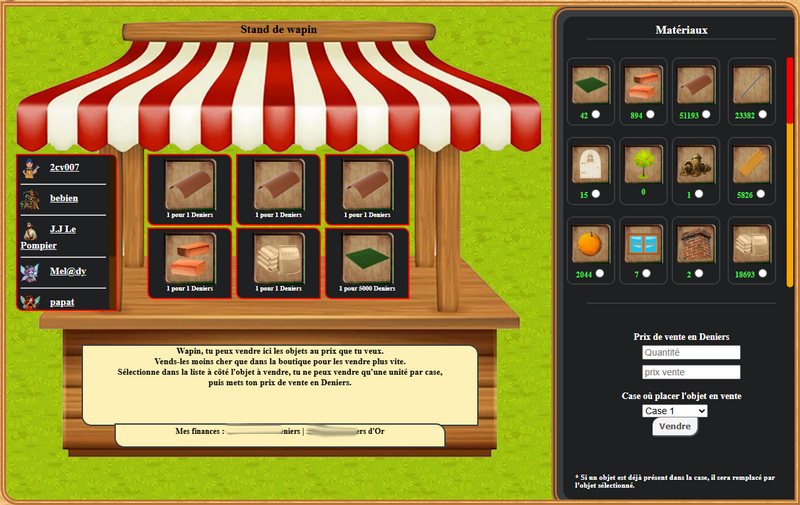Pick the beige stone stack stand slot
The height and width of the screenshot is (505, 800).
tap(278, 263)
